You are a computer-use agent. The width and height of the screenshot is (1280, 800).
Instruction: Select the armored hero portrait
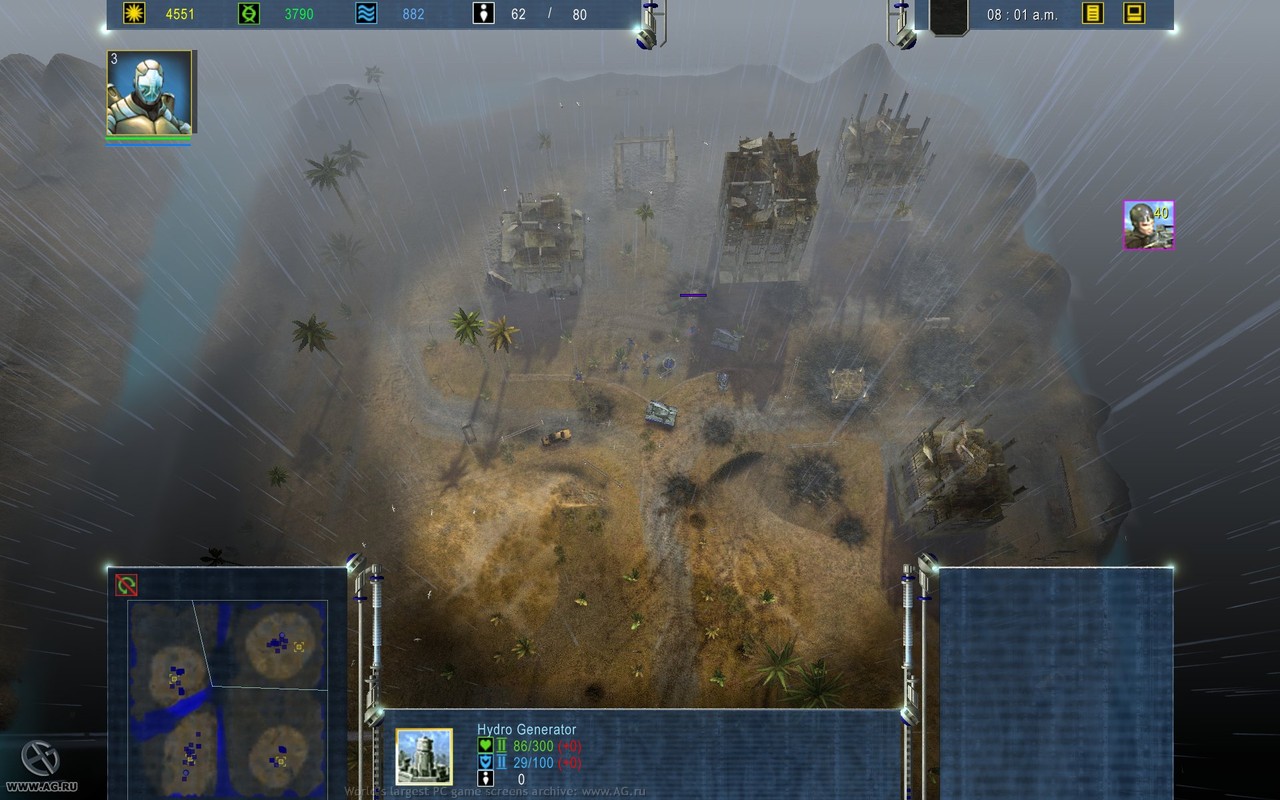pos(149,93)
